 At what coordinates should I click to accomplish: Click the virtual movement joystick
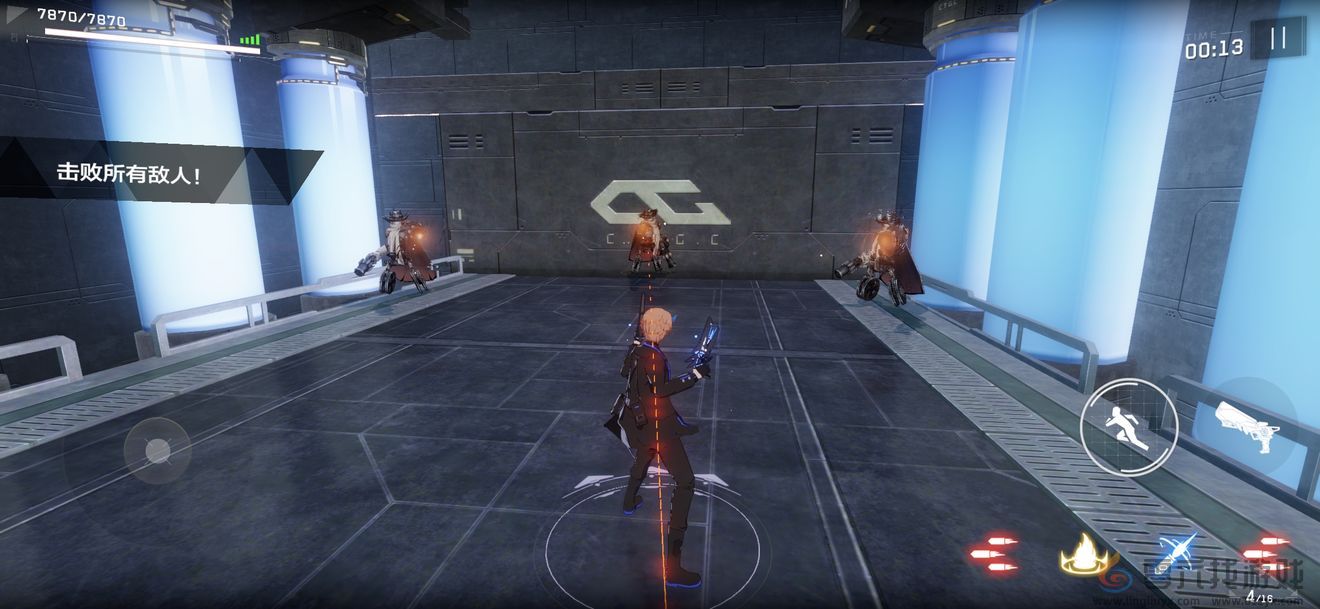(157, 451)
